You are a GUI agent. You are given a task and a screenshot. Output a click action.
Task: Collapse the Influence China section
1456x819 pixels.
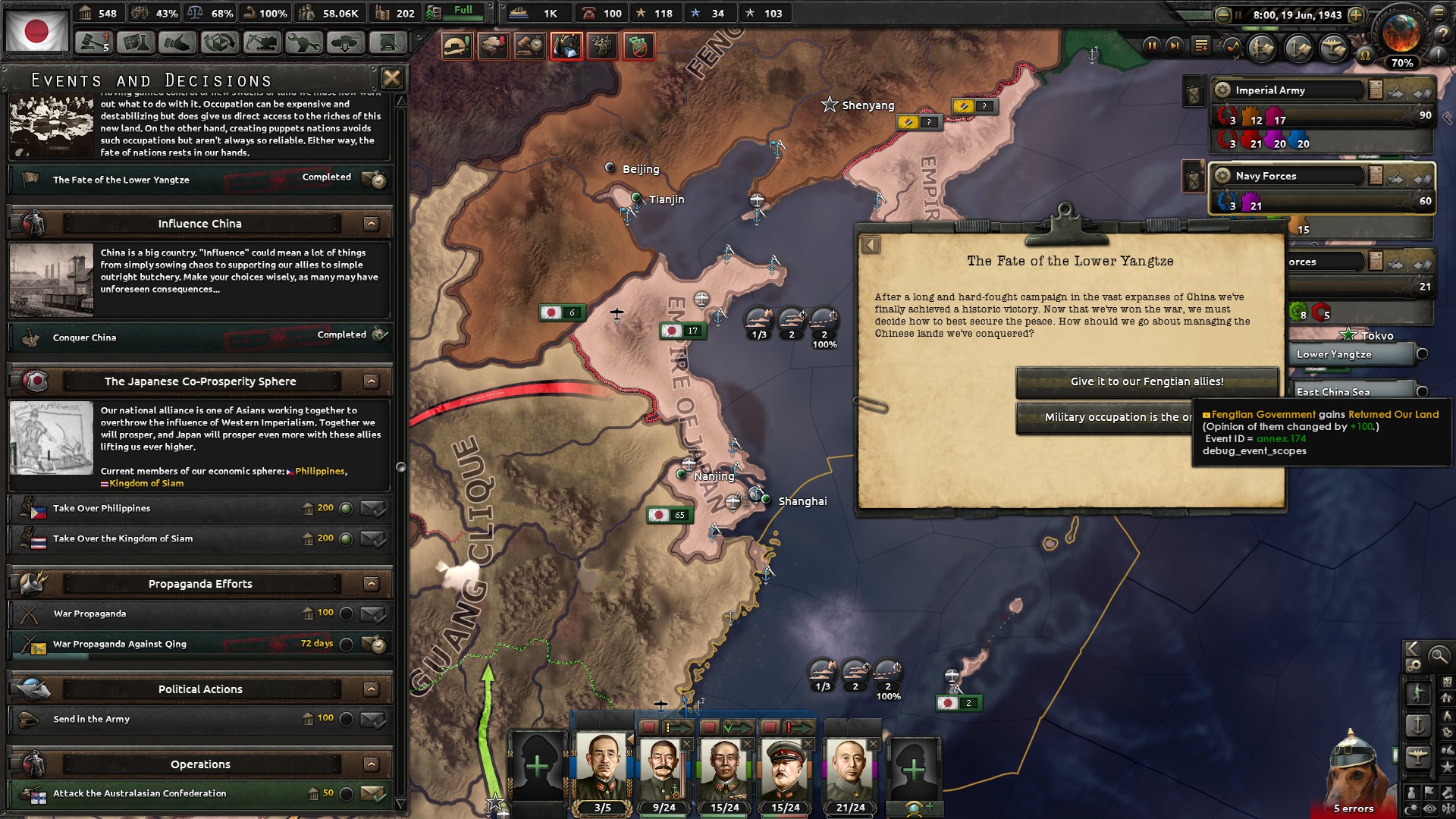[x=371, y=223]
